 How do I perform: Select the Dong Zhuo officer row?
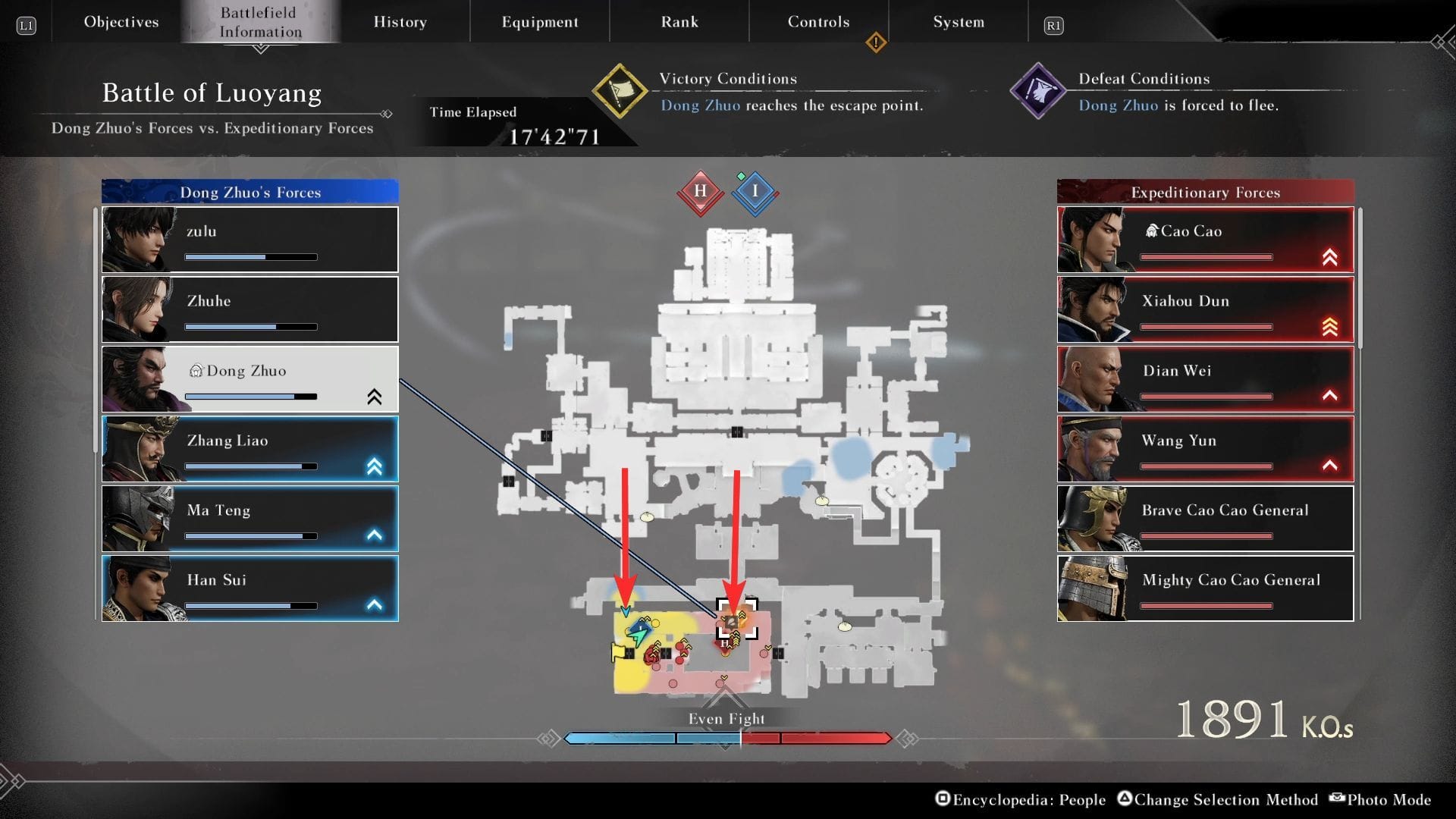pos(250,379)
